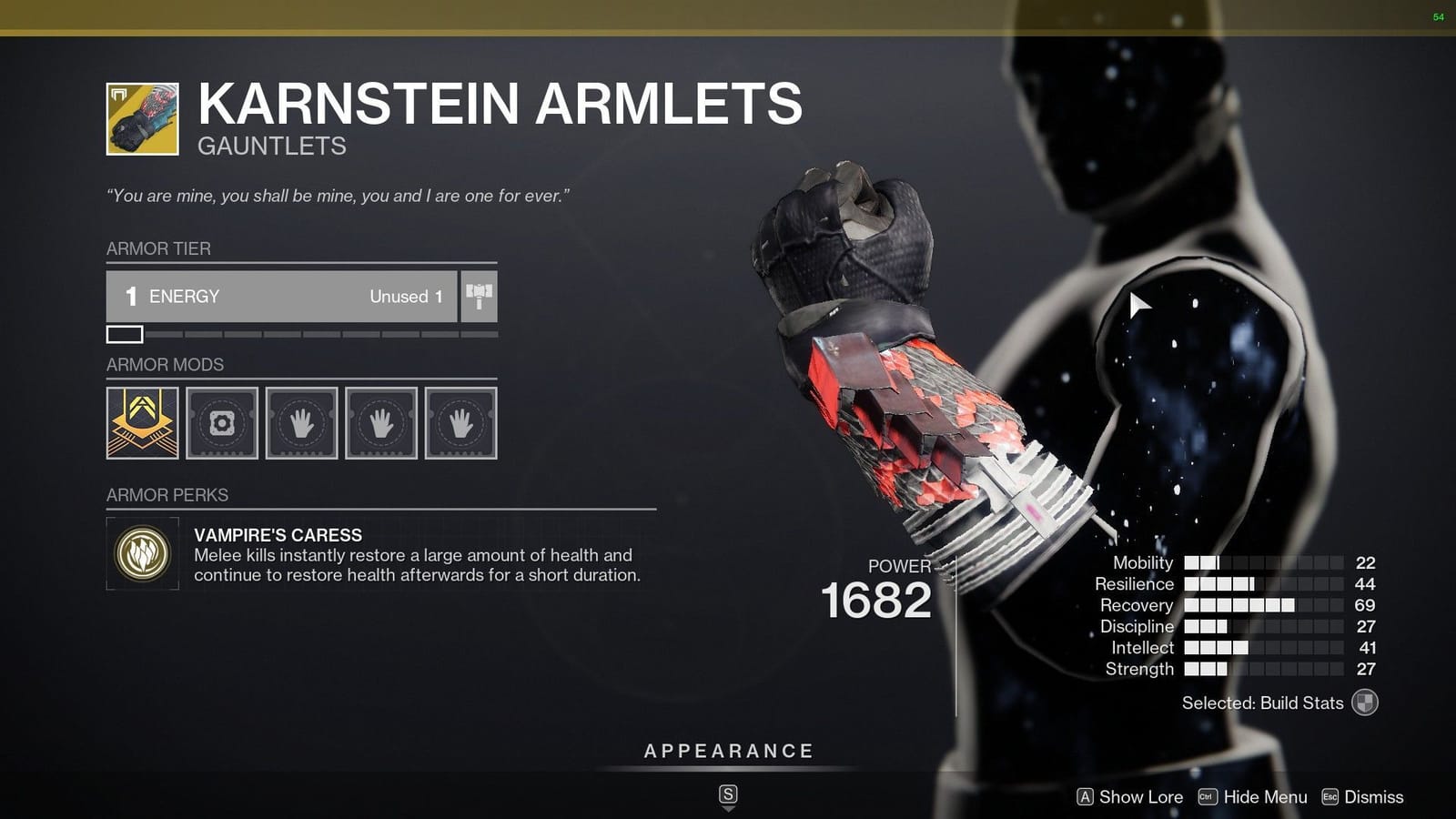Open the first gauntlet ornament mod slot
This screenshot has height=819, width=1456.
(x=142, y=423)
